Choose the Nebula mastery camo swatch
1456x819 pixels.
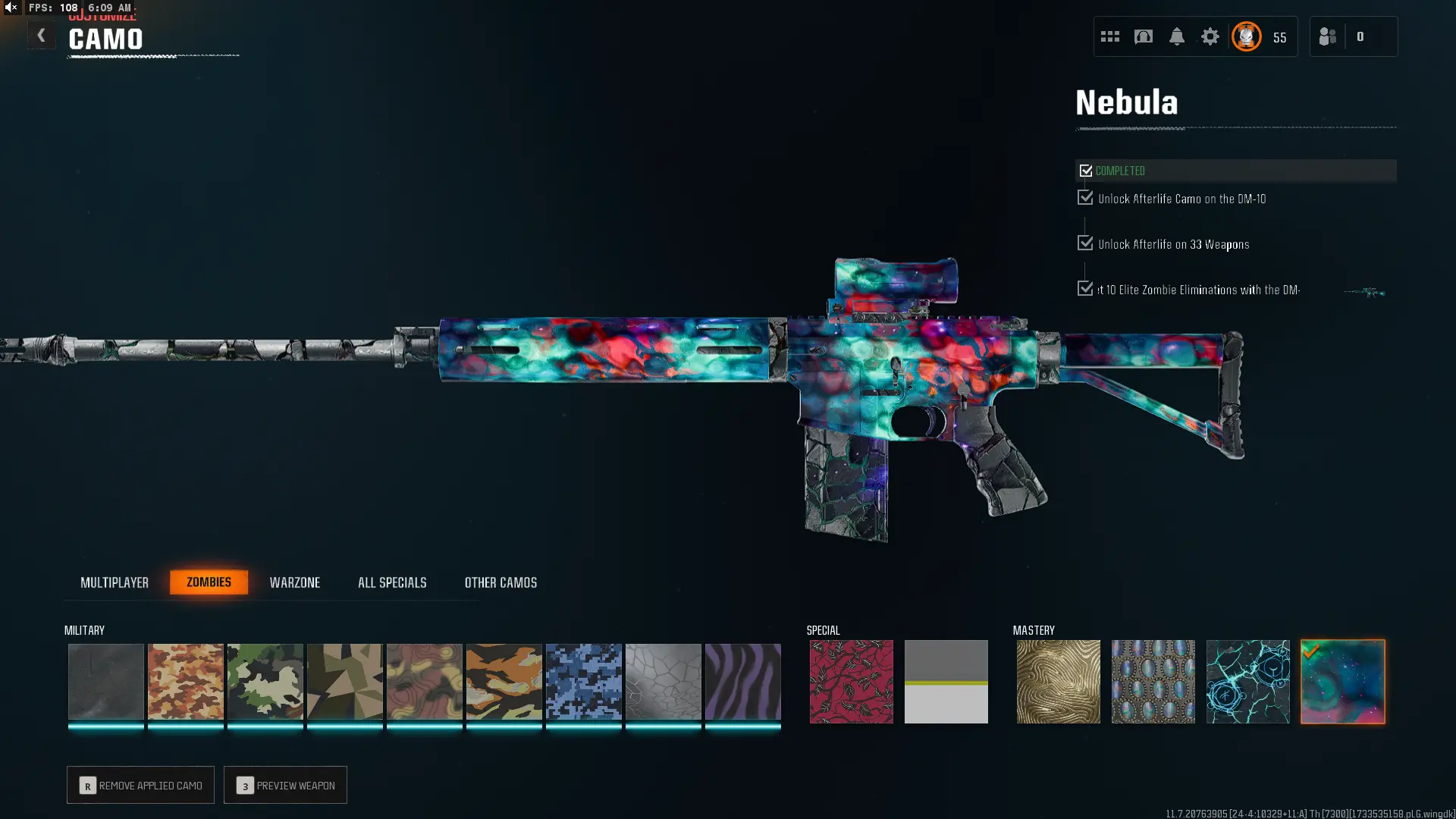click(x=1342, y=681)
